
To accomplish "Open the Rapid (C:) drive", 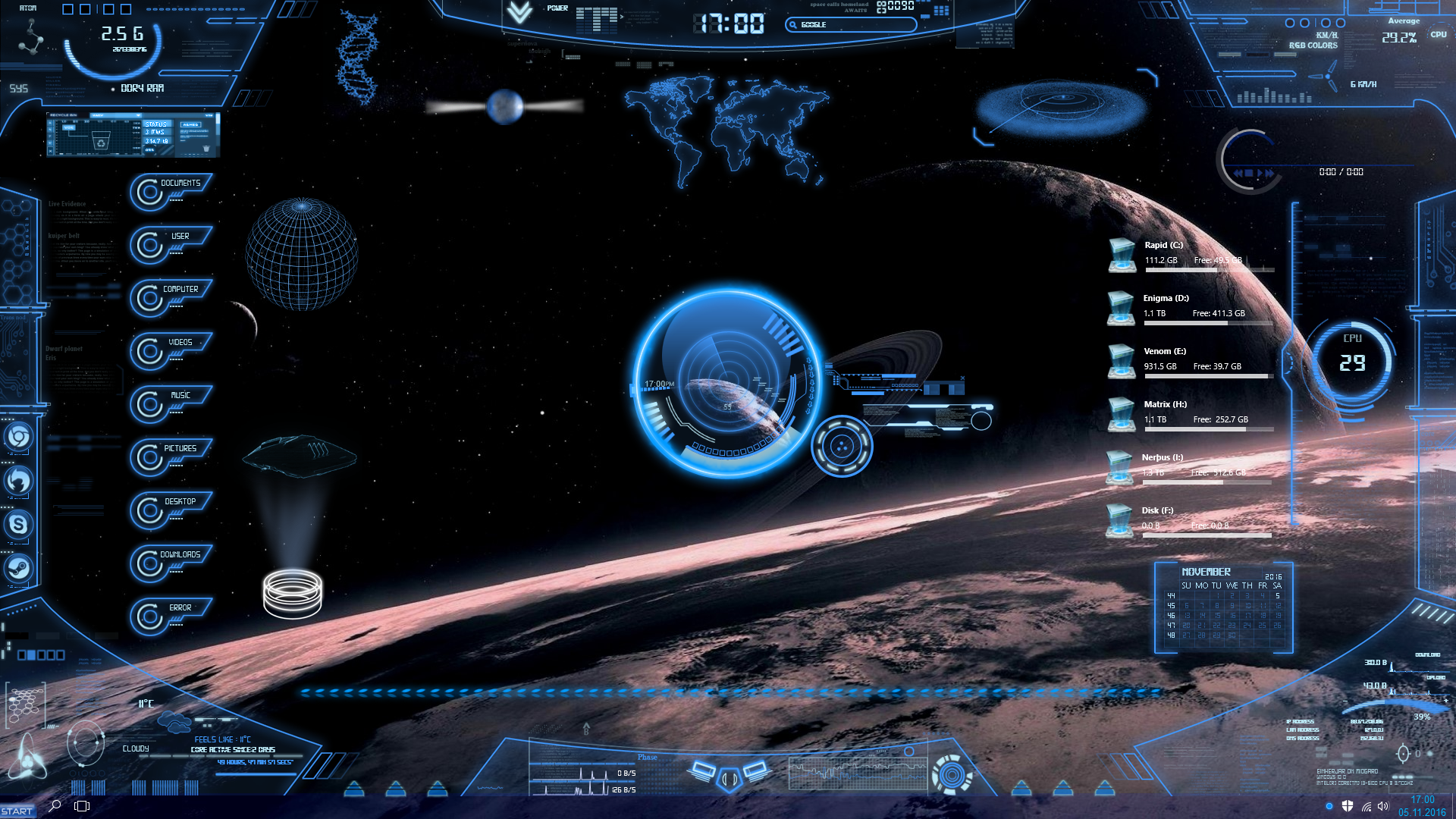I will [1122, 254].
